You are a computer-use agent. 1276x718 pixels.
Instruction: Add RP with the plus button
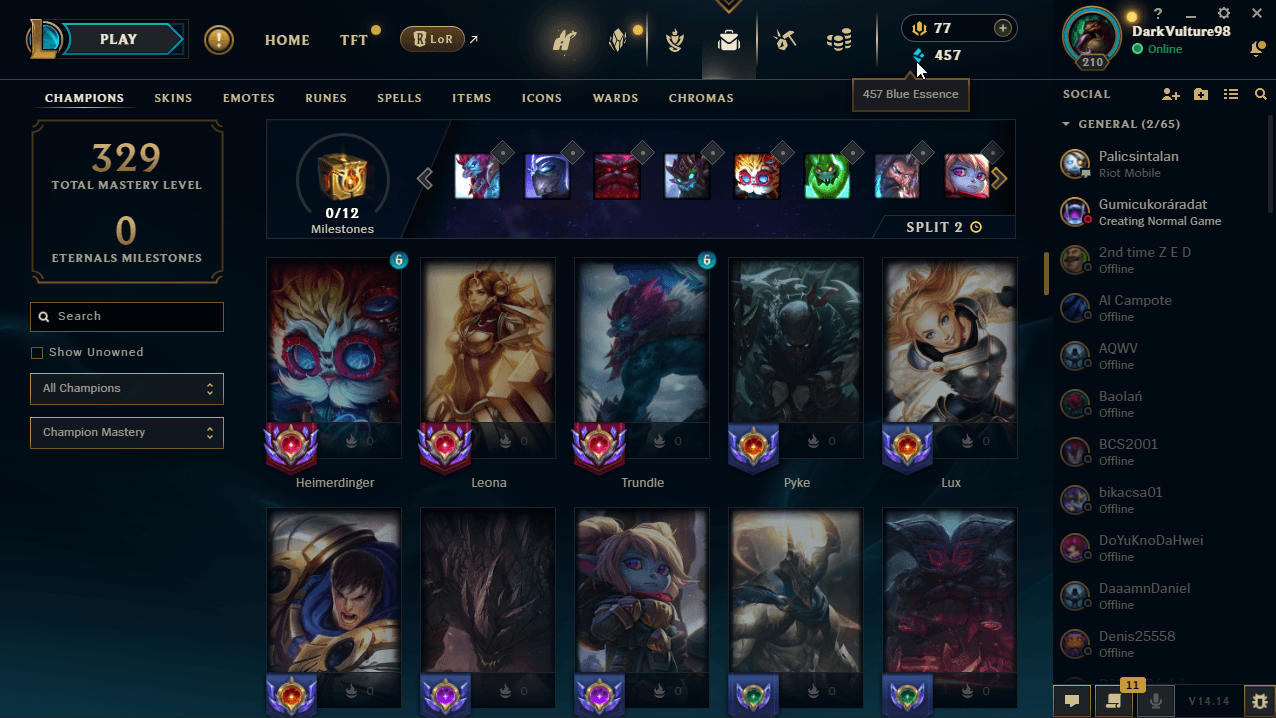(x=1002, y=28)
